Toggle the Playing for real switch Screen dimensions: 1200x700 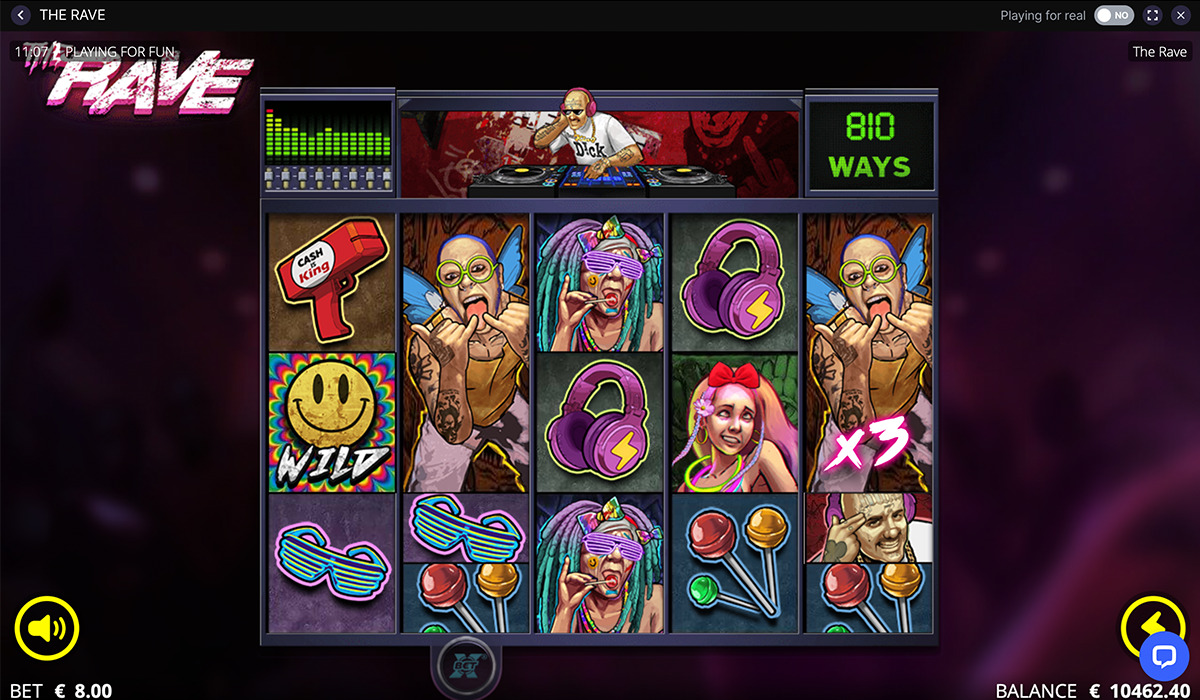click(x=1113, y=15)
